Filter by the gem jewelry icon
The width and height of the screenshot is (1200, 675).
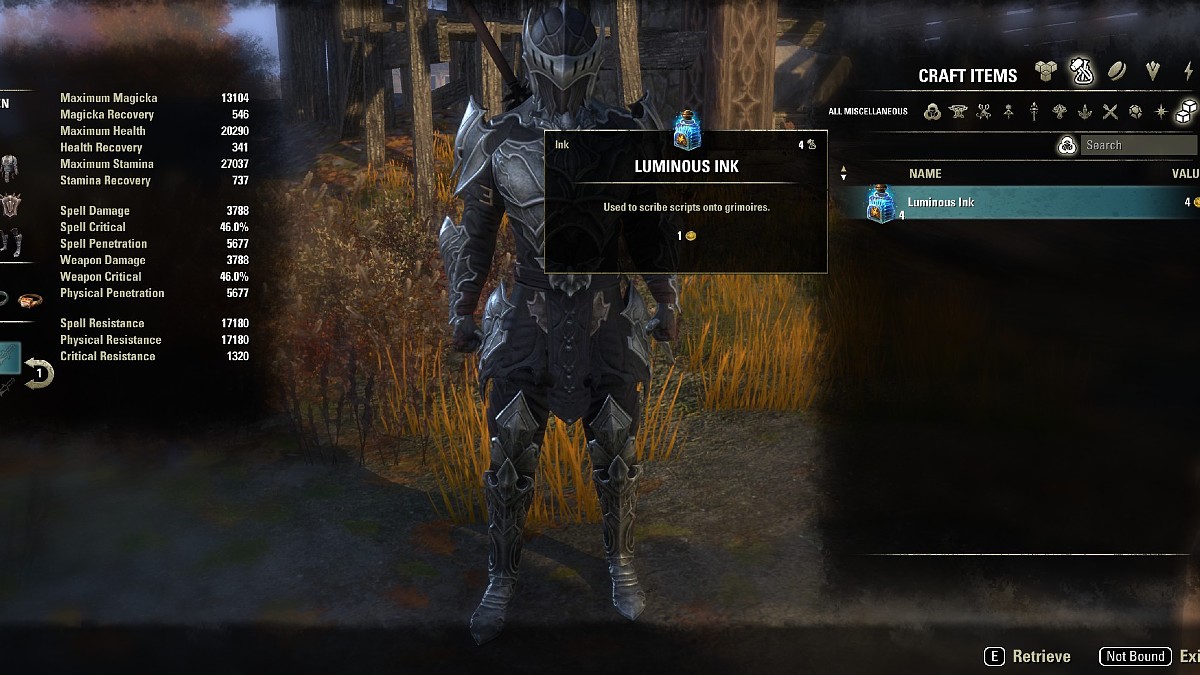tap(1135, 112)
